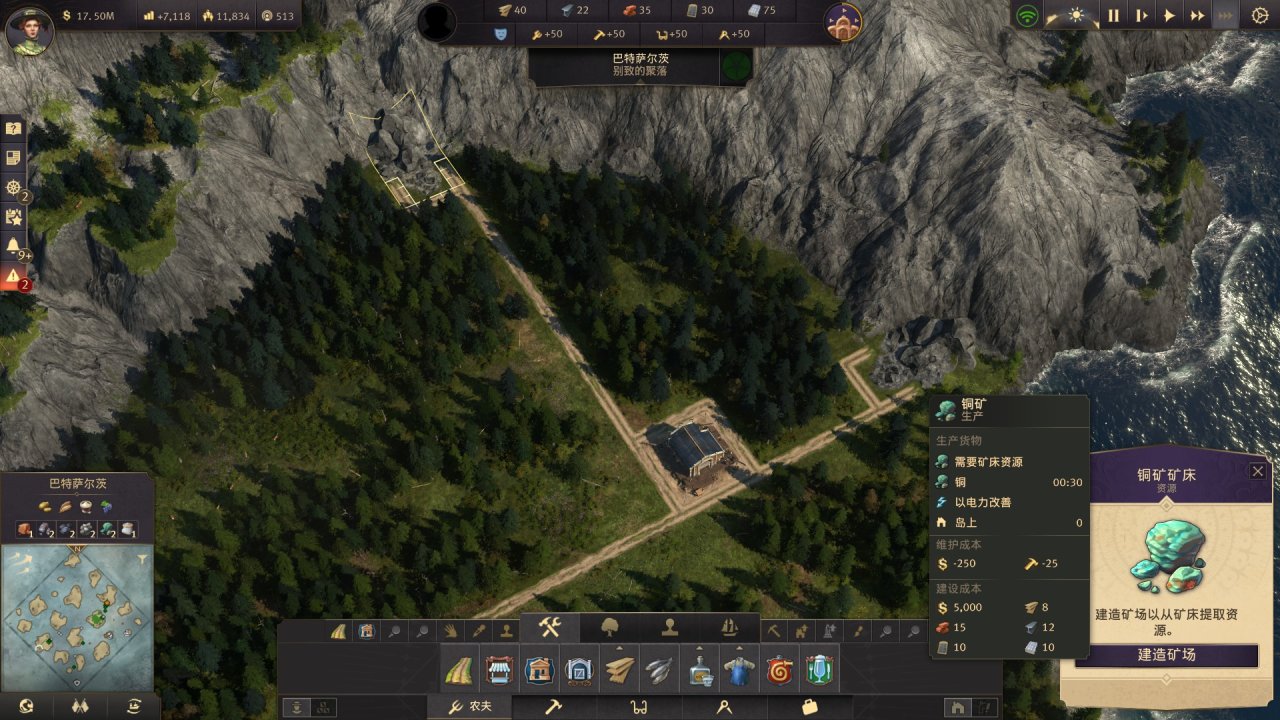1280x720 pixels.
Task: Set game speed to normal play
Action: 1169,16
